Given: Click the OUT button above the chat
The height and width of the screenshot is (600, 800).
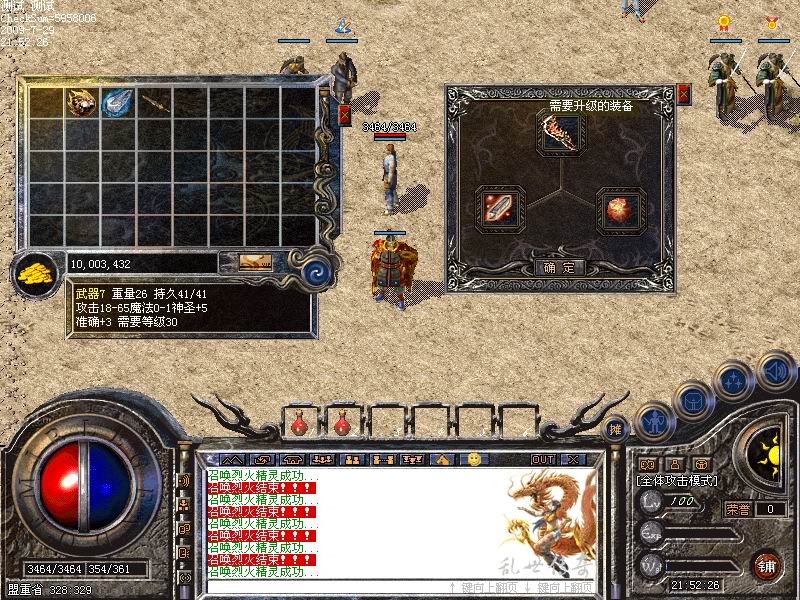Looking at the screenshot, I should coord(542,459).
